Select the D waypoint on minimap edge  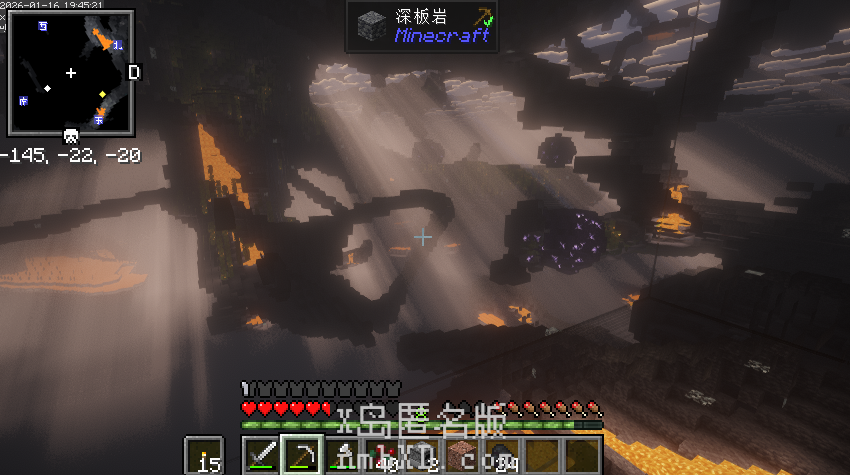[x=134, y=73]
